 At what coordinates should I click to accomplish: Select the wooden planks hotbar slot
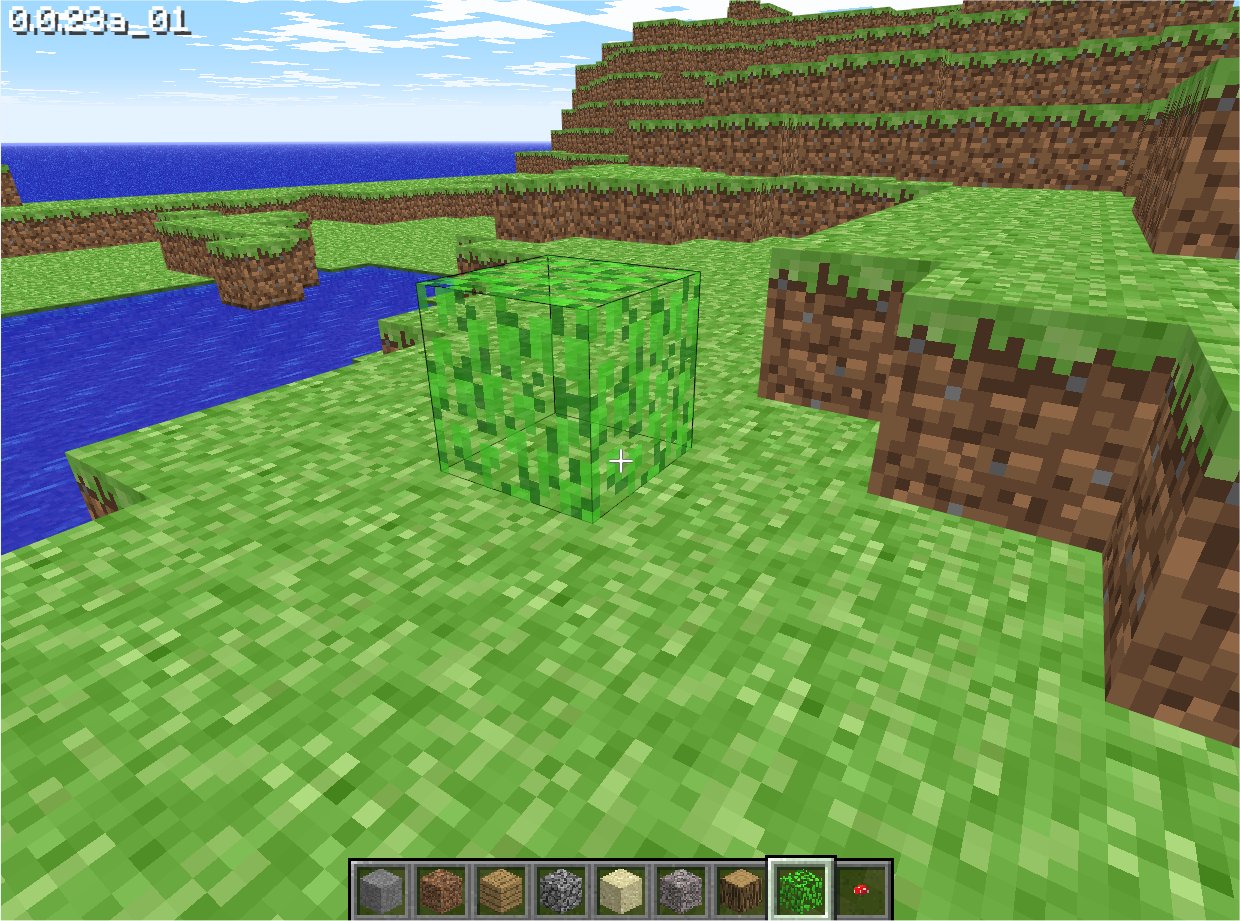pyautogui.click(x=500, y=888)
